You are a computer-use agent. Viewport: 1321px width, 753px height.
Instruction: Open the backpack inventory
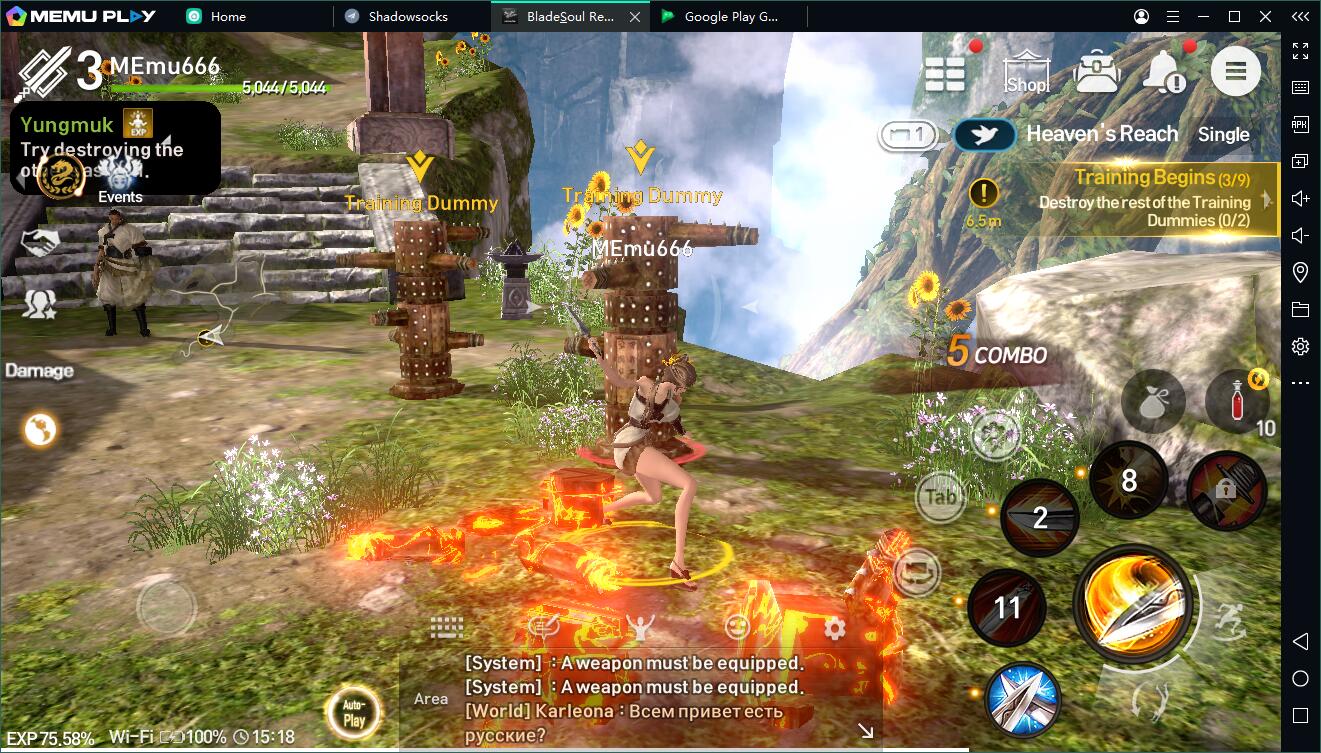pyautogui.click(x=1097, y=72)
